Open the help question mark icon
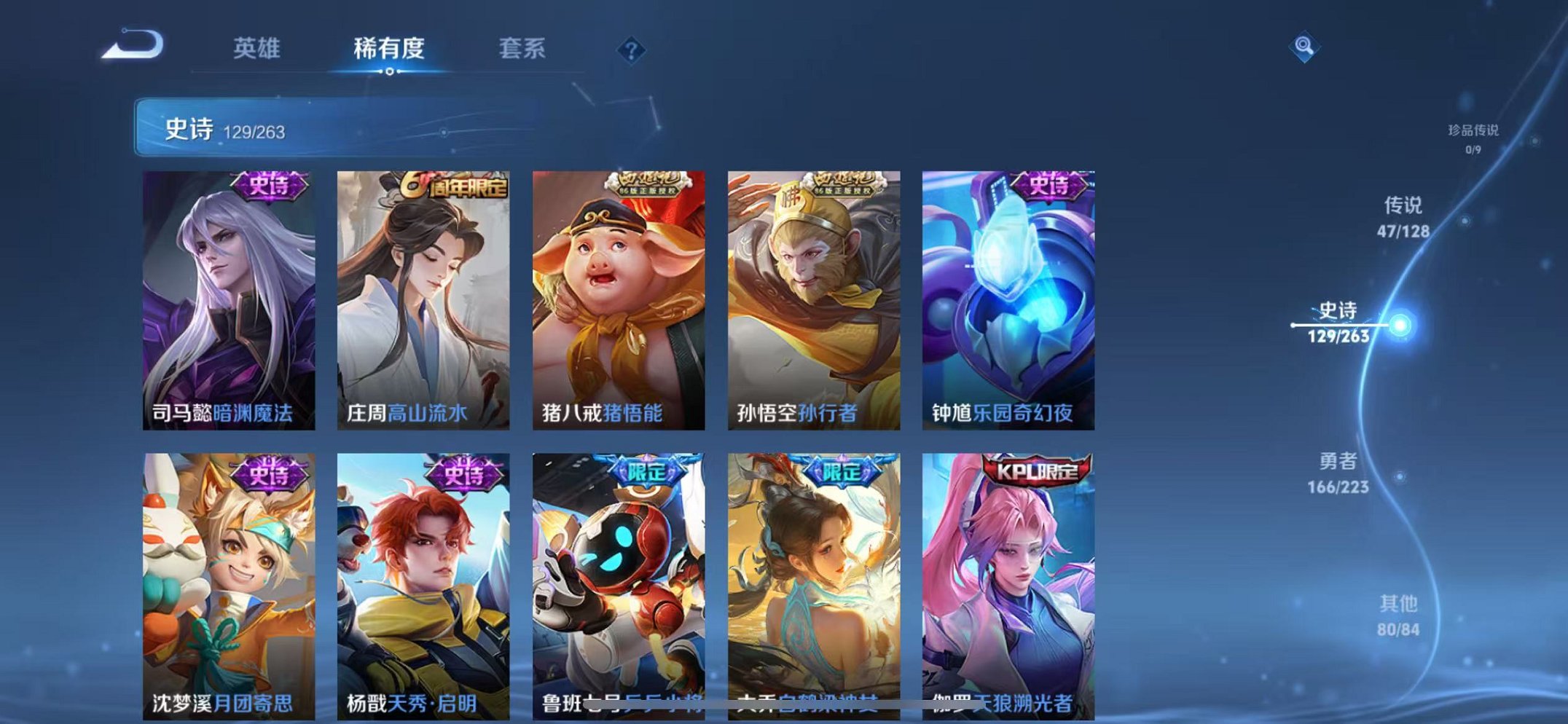 tap(633, 50)
